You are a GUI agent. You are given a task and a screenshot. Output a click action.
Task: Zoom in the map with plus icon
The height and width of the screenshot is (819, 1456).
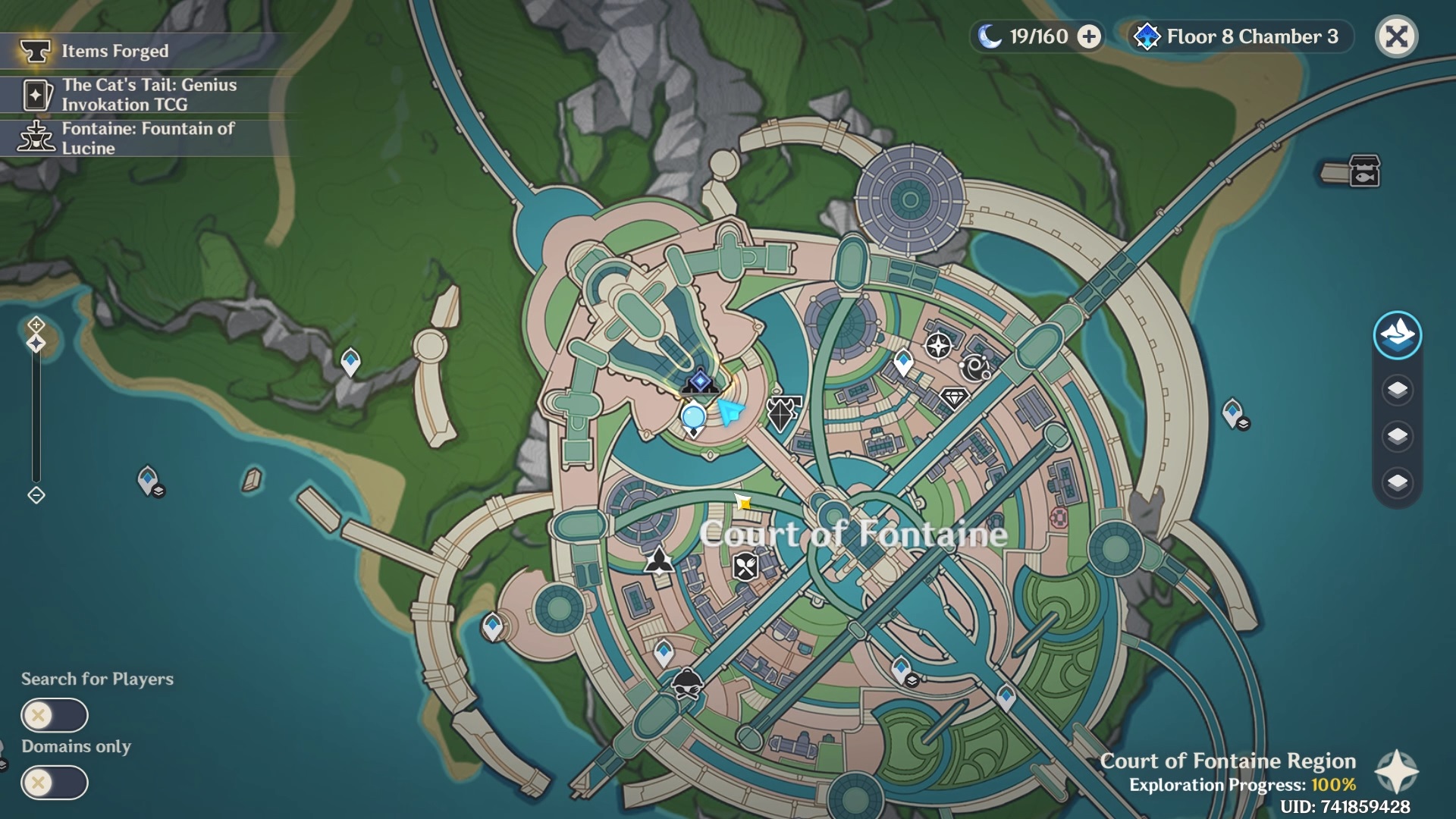pyautogui.click(x=36, y=325)
